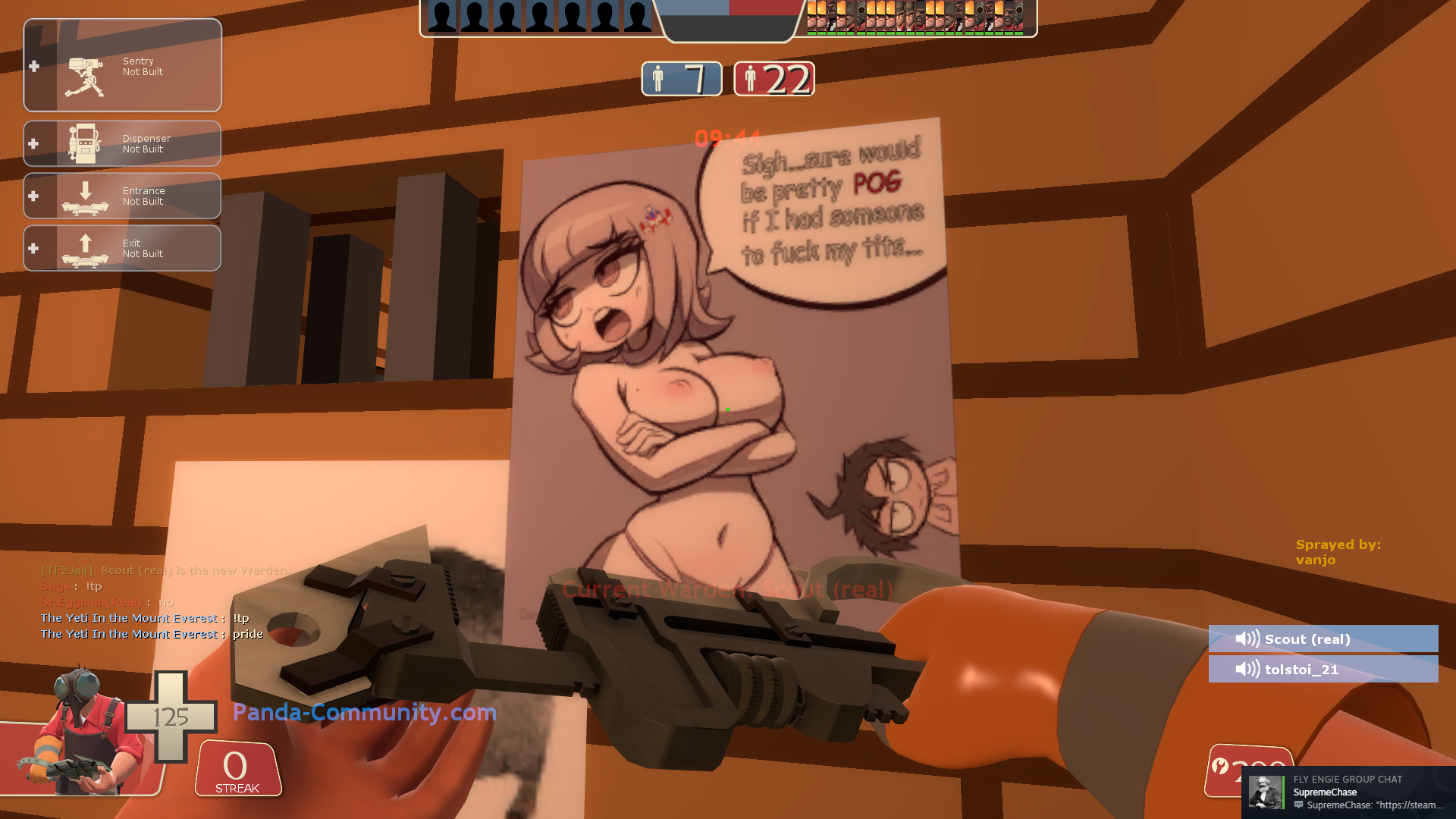Image resolution: width=1456 pixels, height=819 pixels.
Task: Toggle the plus next to Entrance Not Built
Action: point(33,196)
